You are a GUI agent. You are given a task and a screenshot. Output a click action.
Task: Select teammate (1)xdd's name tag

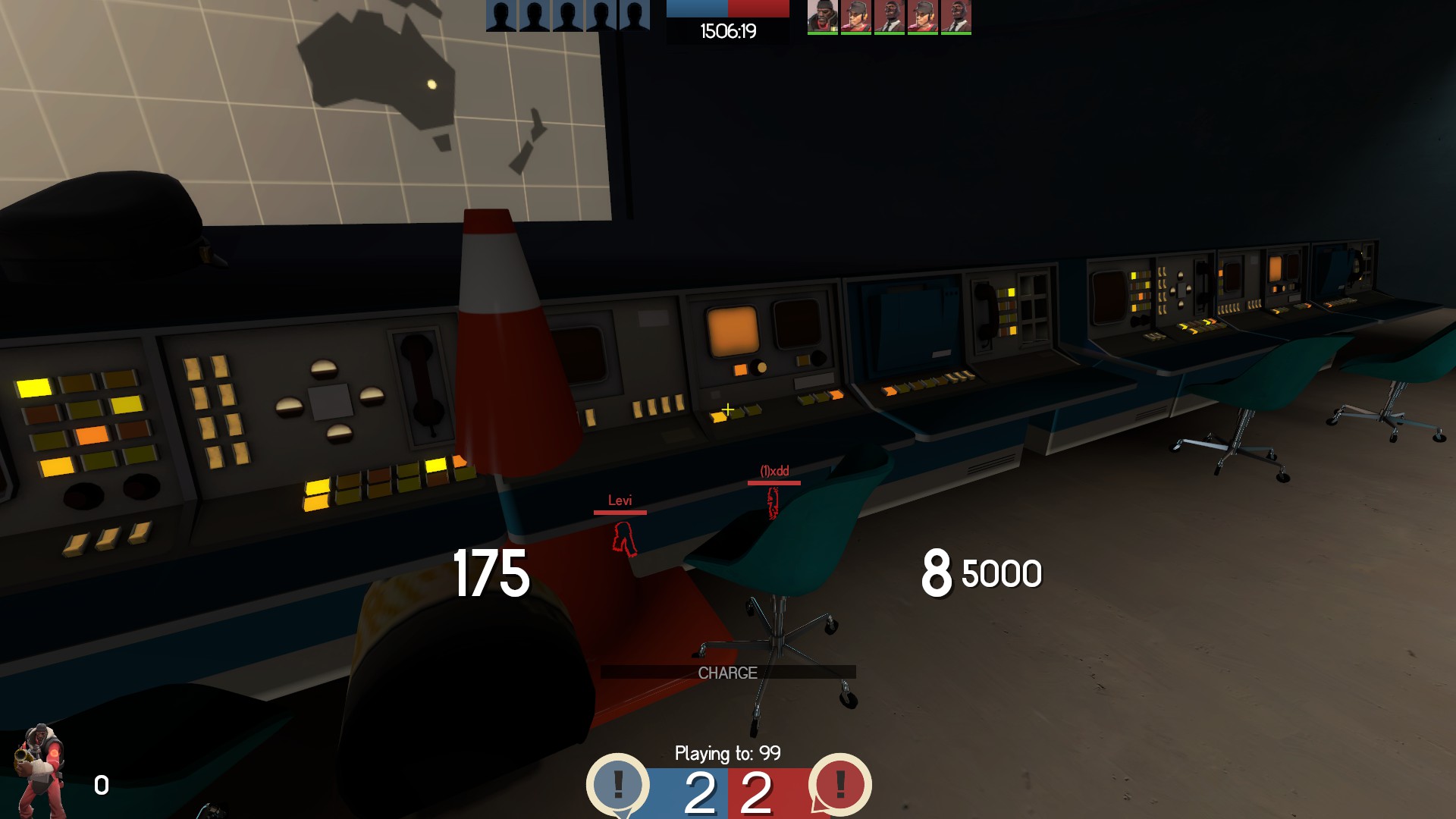pos(774,471)
